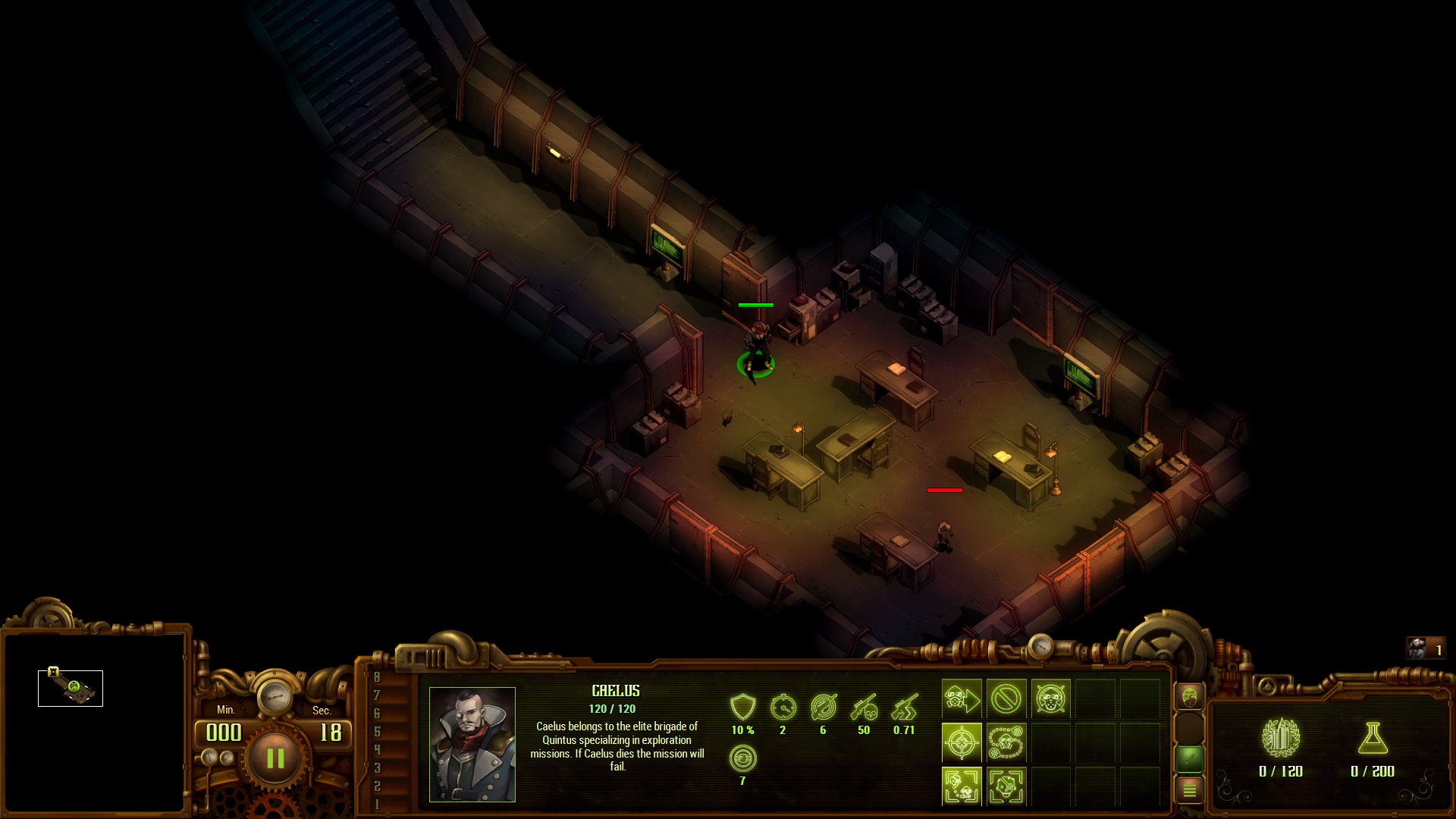Pause the game with the gear button
1456x819 pixels.
(275, 758)
